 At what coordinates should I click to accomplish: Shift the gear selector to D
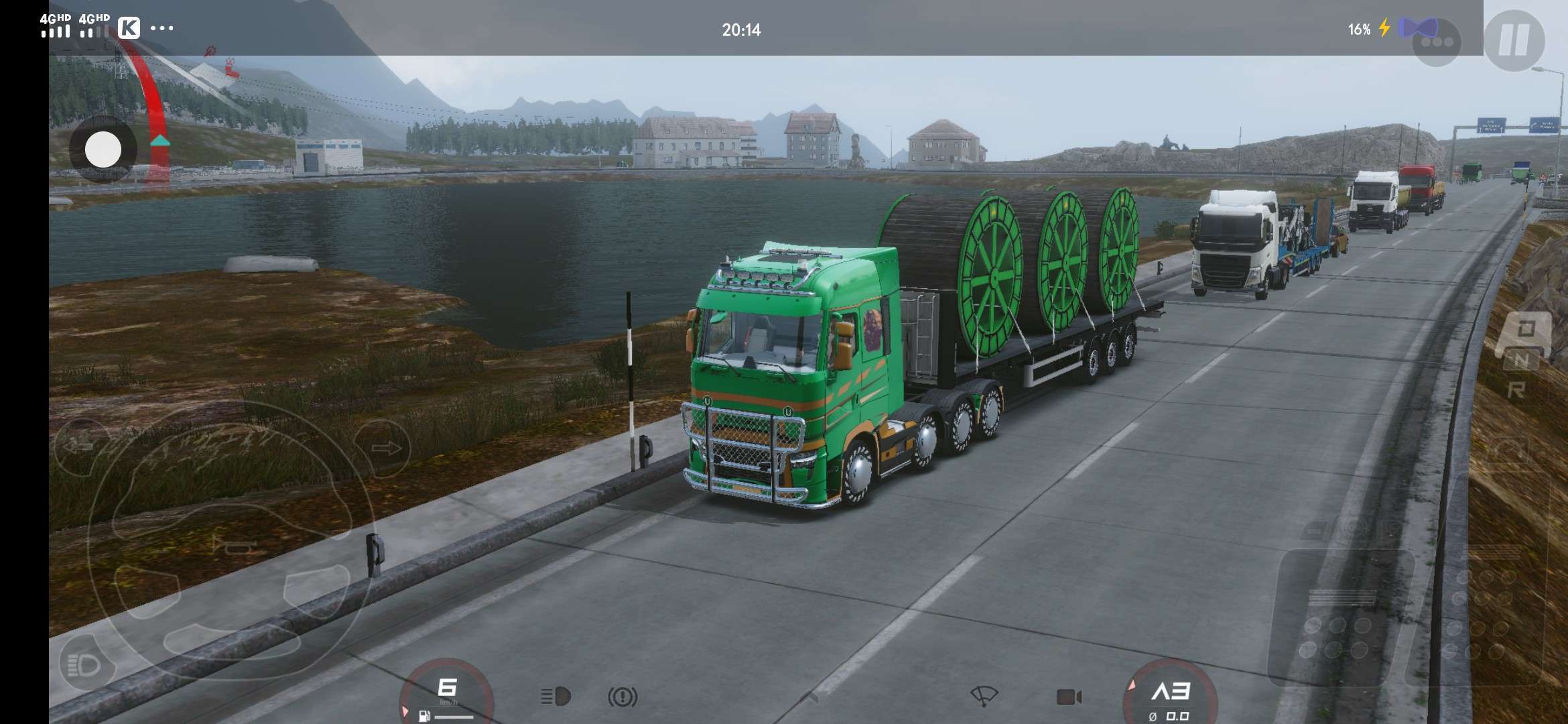(1526, 329)
